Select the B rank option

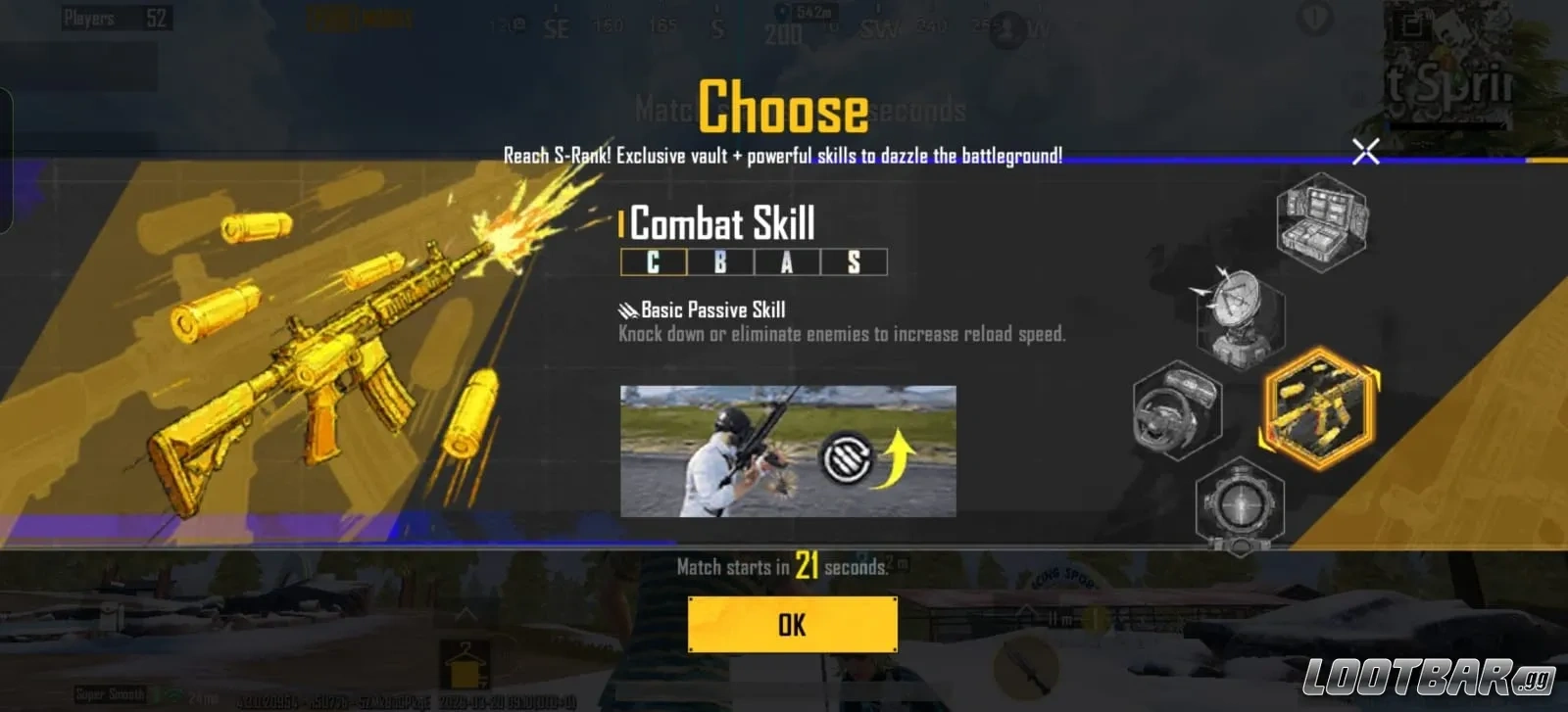[x=718, y=263]
